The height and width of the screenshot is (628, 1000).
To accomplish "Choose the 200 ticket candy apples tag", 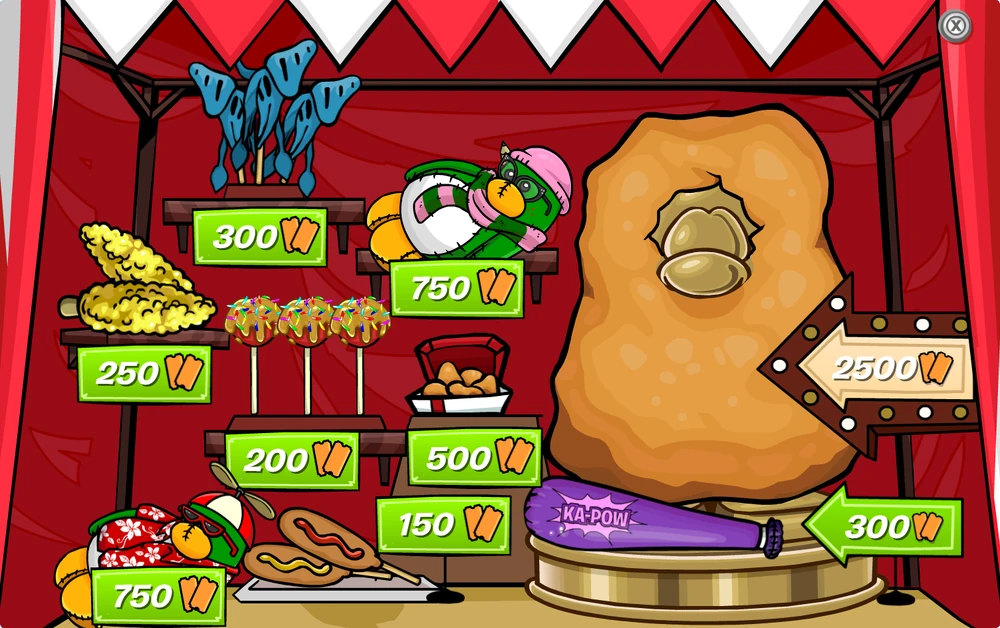I will pos(291,460).
